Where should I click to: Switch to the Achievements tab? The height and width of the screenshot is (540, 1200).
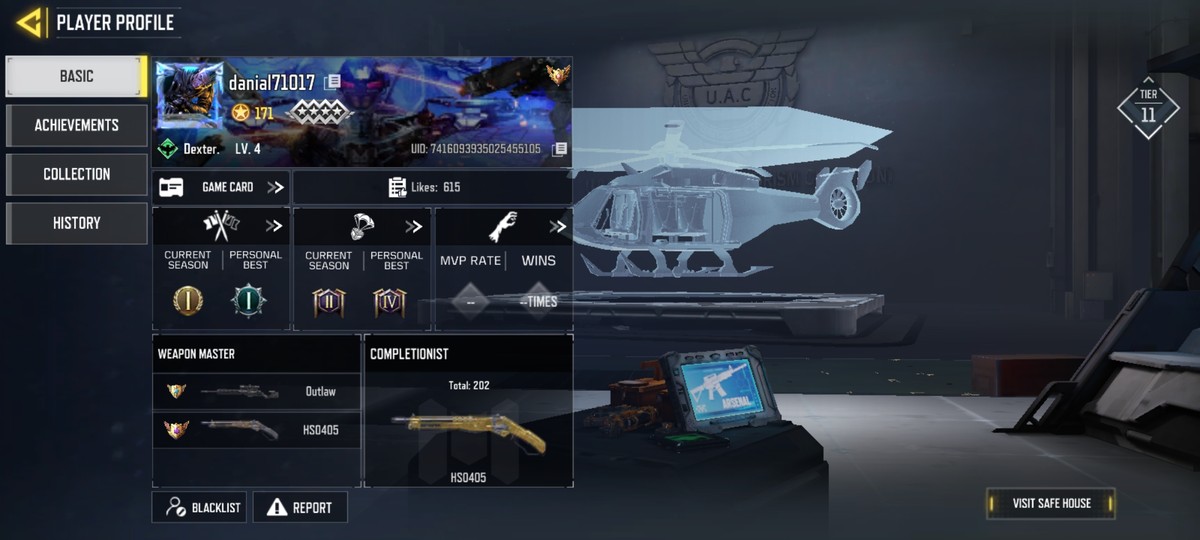click(76, 125)
